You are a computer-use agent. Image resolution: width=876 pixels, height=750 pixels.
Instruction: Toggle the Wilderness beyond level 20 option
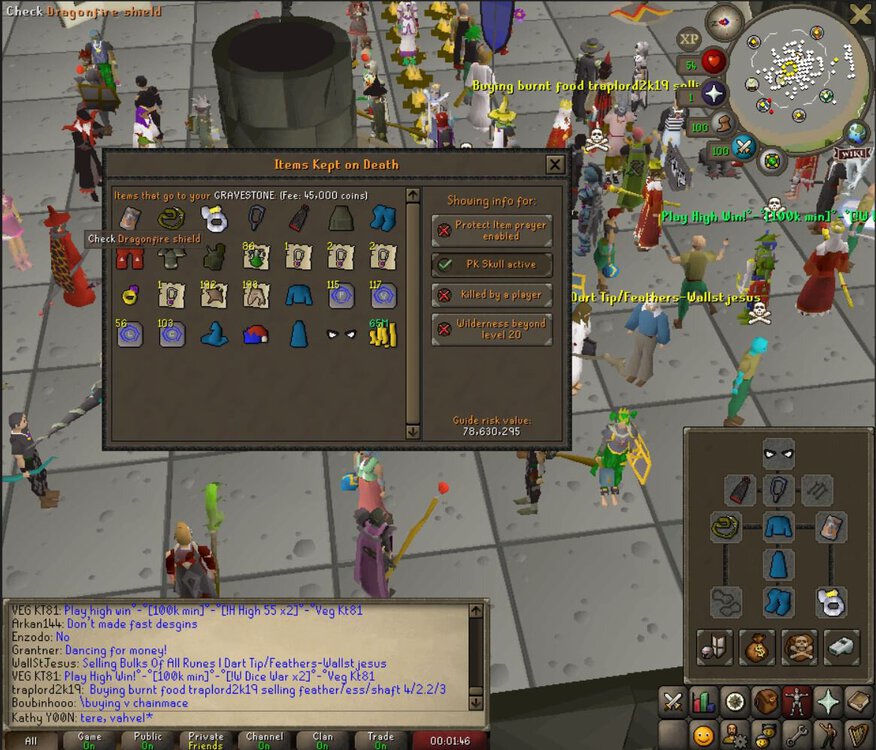[492, 329]
